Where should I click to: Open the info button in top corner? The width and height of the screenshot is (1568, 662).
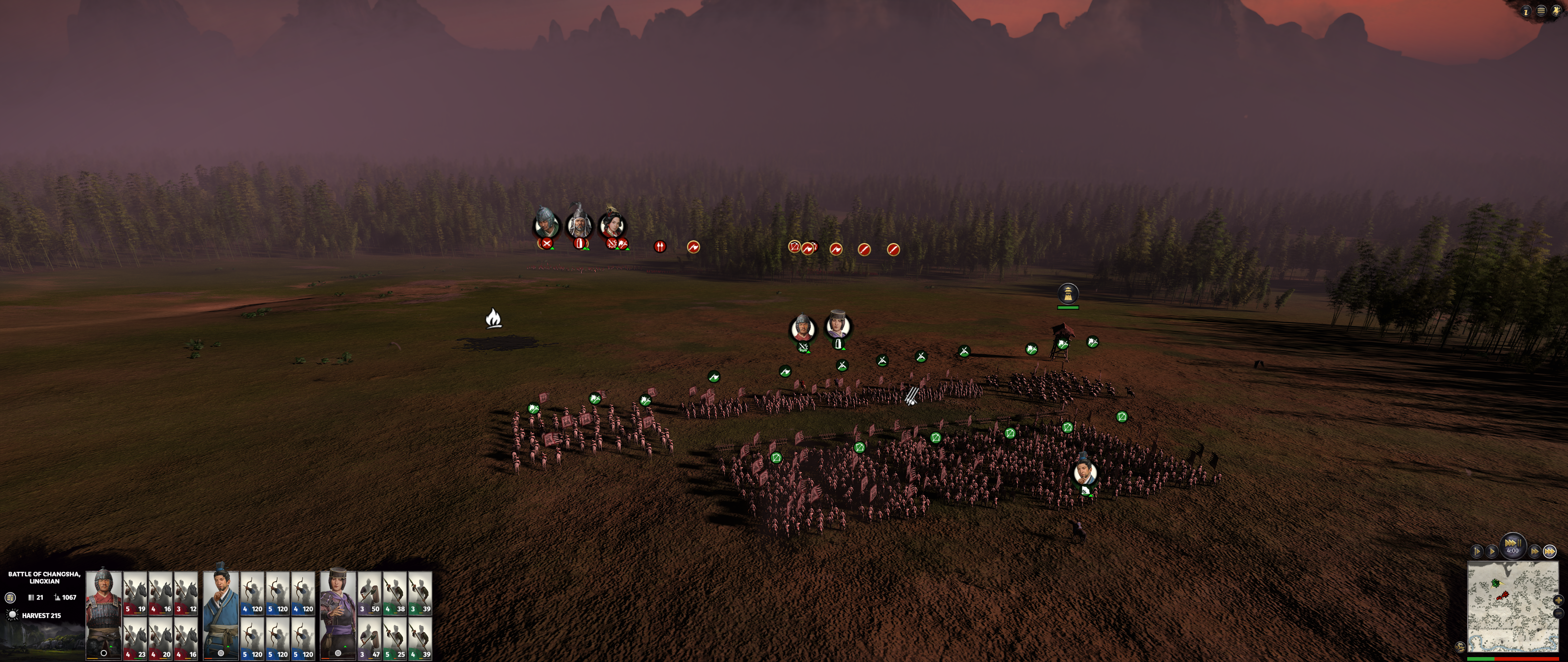pyautogui.click(x=1526, y=11)
